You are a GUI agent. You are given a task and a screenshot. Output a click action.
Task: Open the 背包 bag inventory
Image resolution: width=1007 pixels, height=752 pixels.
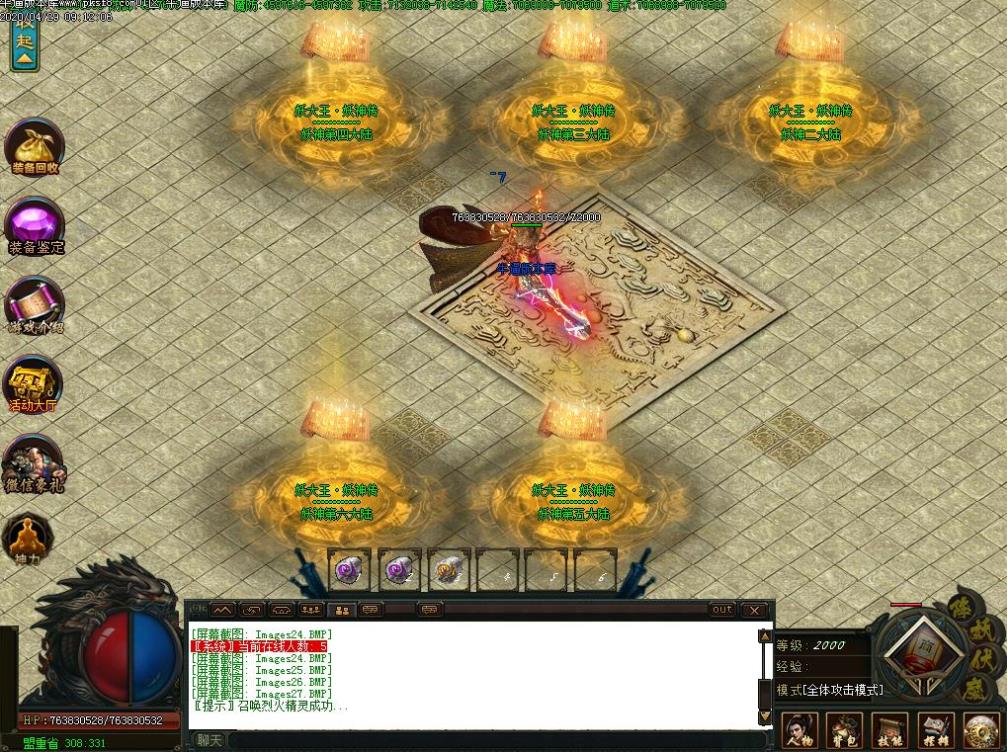[x=844, y=732]
